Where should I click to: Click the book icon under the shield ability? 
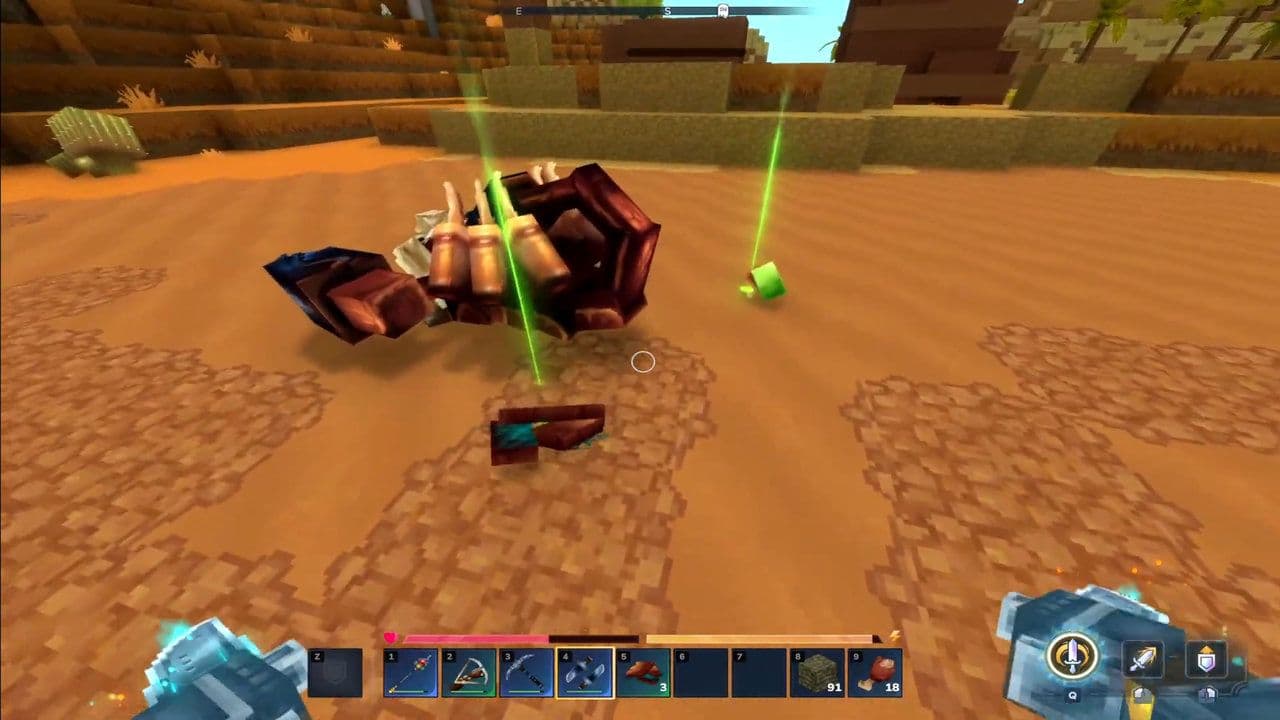click(x=1207, y=697)
